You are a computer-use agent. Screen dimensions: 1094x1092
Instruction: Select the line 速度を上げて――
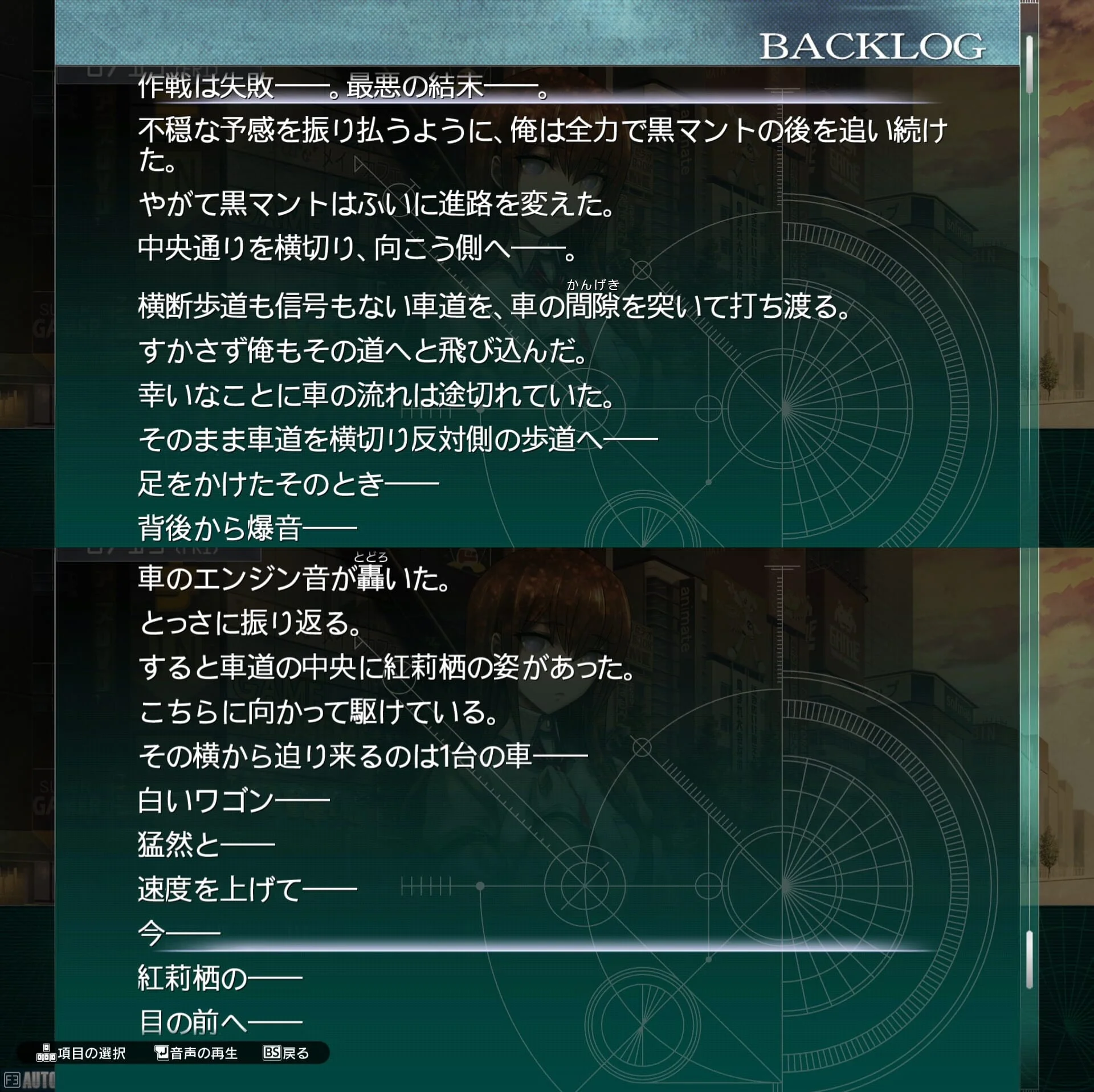click(x=247, y=890)
